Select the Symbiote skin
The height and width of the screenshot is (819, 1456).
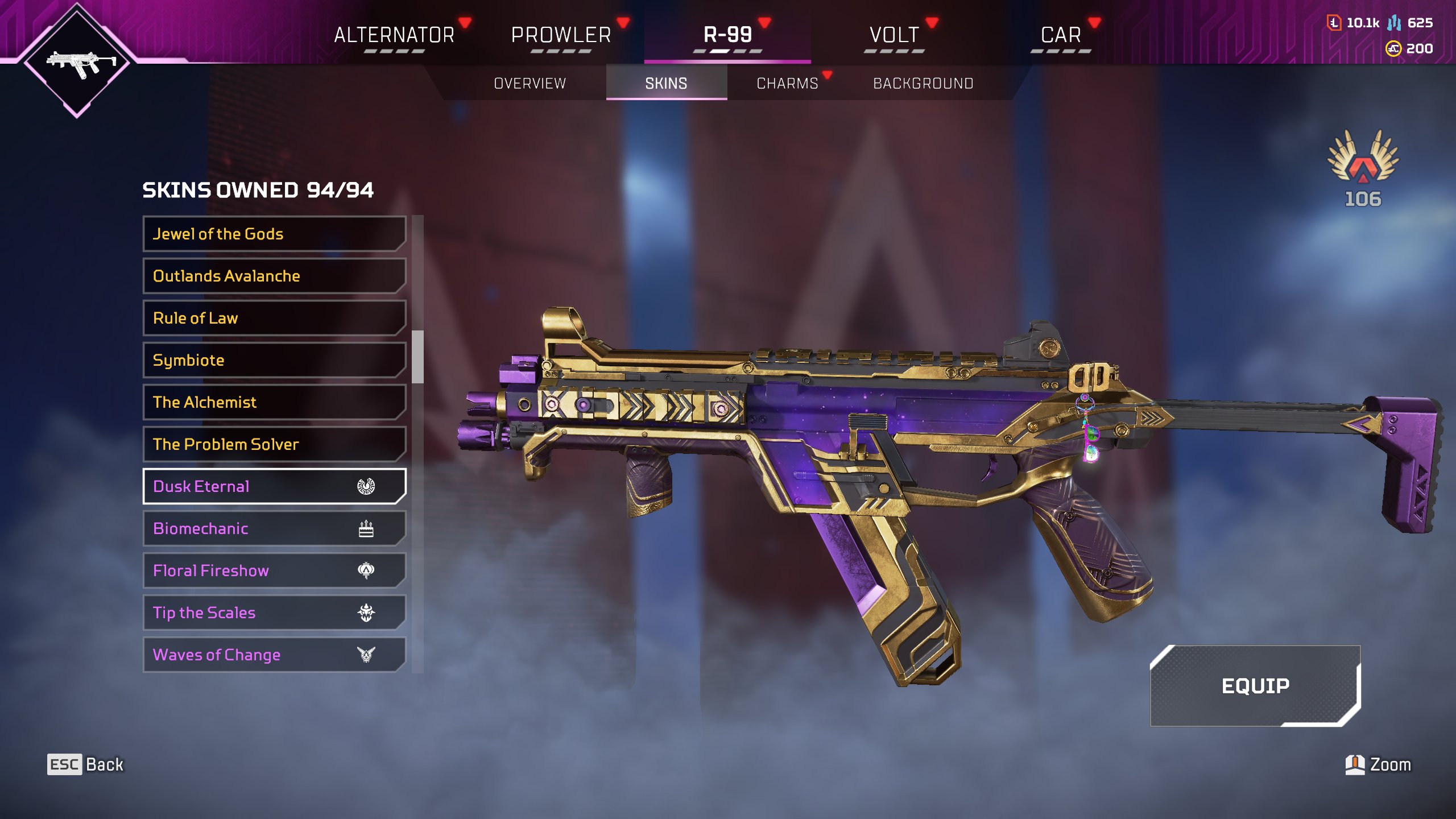pos(274,360)
